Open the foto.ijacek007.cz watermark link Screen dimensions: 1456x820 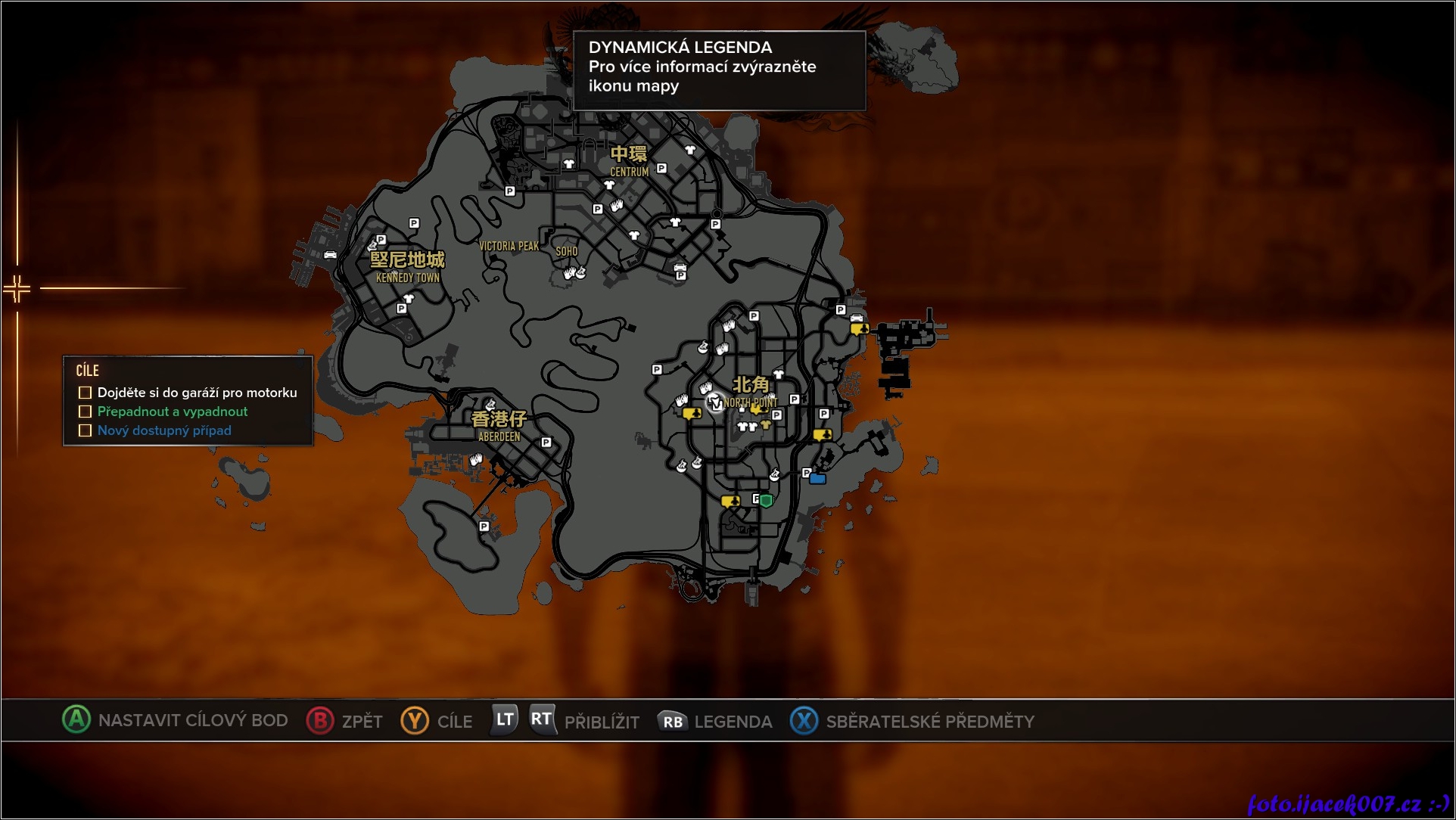tap(1347, 803)
